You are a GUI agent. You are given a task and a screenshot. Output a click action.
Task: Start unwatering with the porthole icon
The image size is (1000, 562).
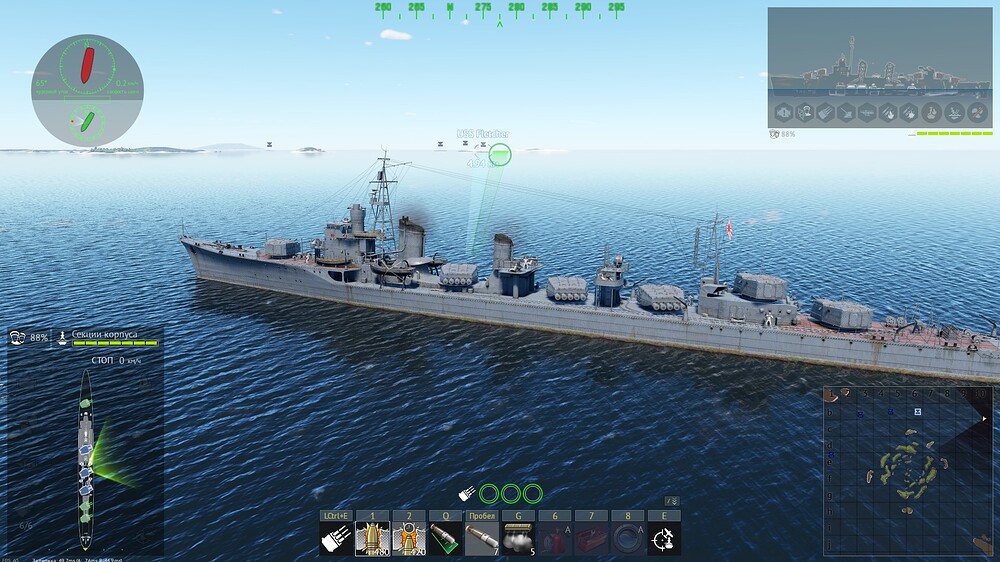627,538
